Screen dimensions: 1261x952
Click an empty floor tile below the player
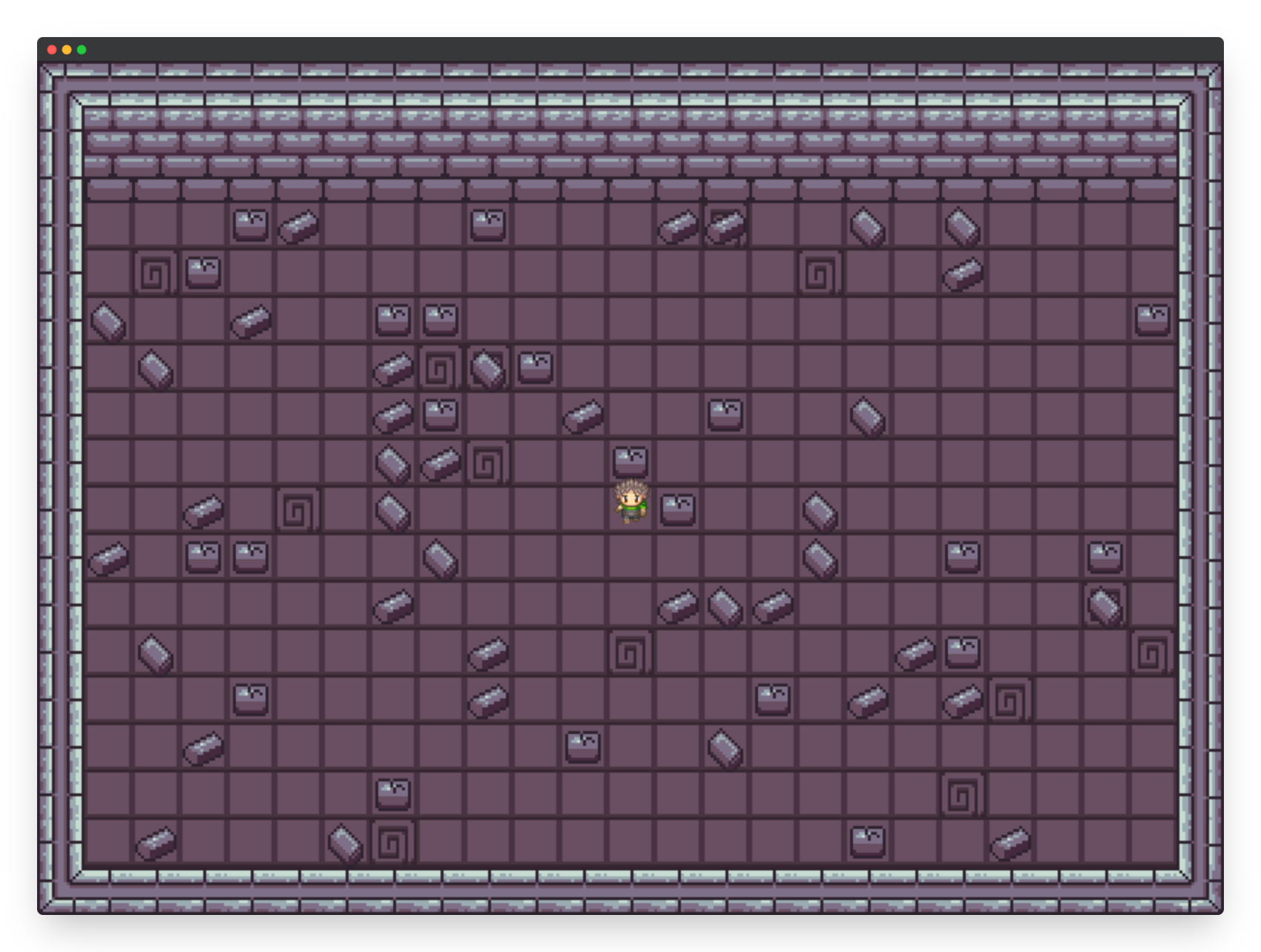click(x=632, y=558)
